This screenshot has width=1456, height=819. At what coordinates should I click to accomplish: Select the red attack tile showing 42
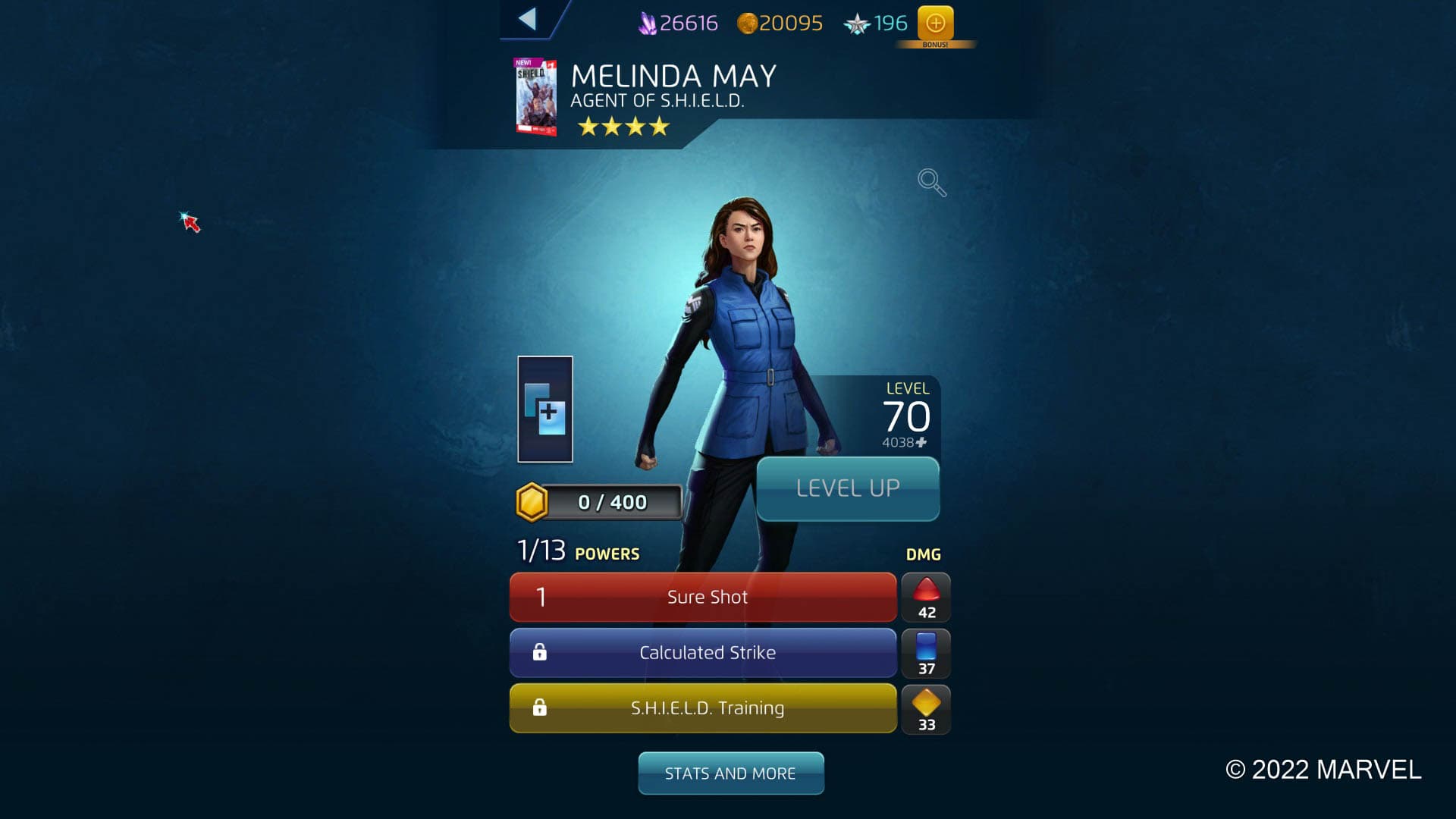point(926,597)
